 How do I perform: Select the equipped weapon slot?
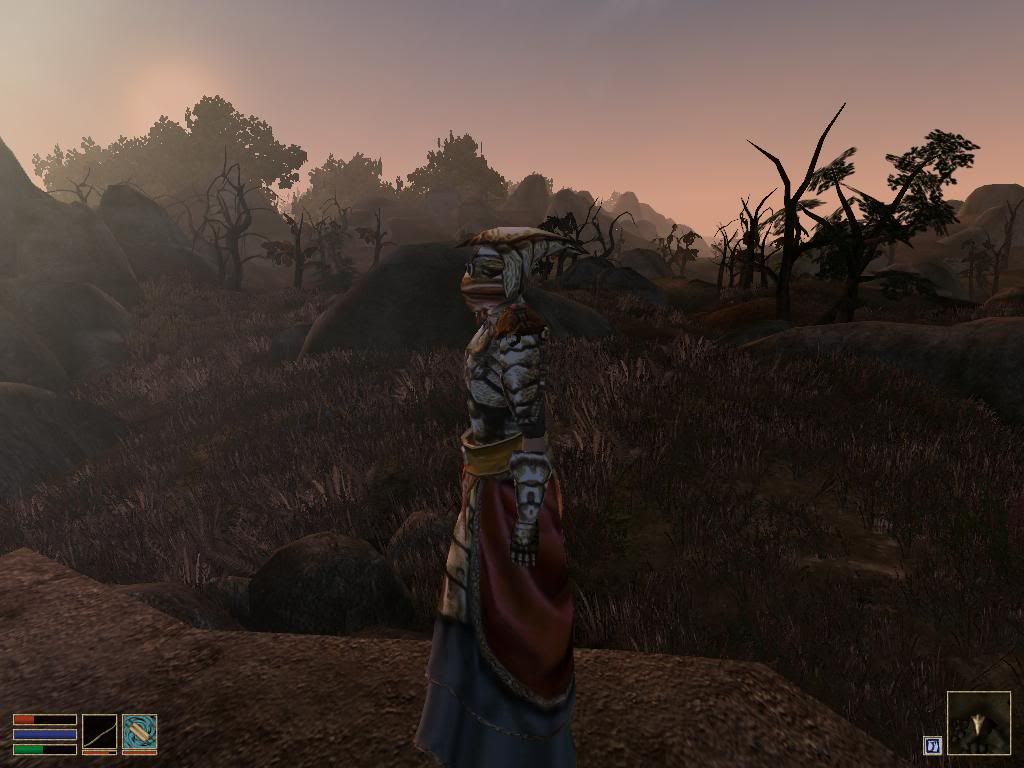99,731
